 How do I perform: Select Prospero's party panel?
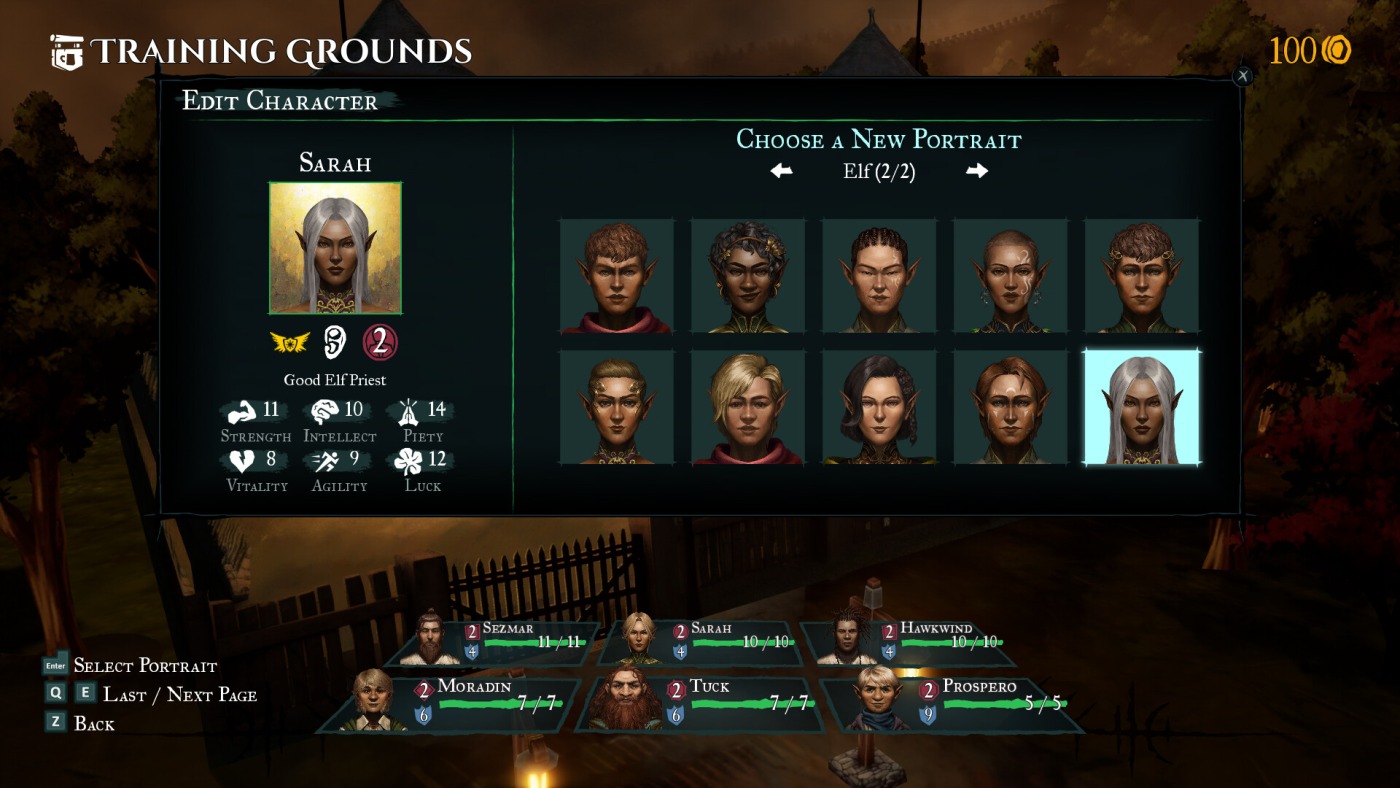click(x=955, y=703)
